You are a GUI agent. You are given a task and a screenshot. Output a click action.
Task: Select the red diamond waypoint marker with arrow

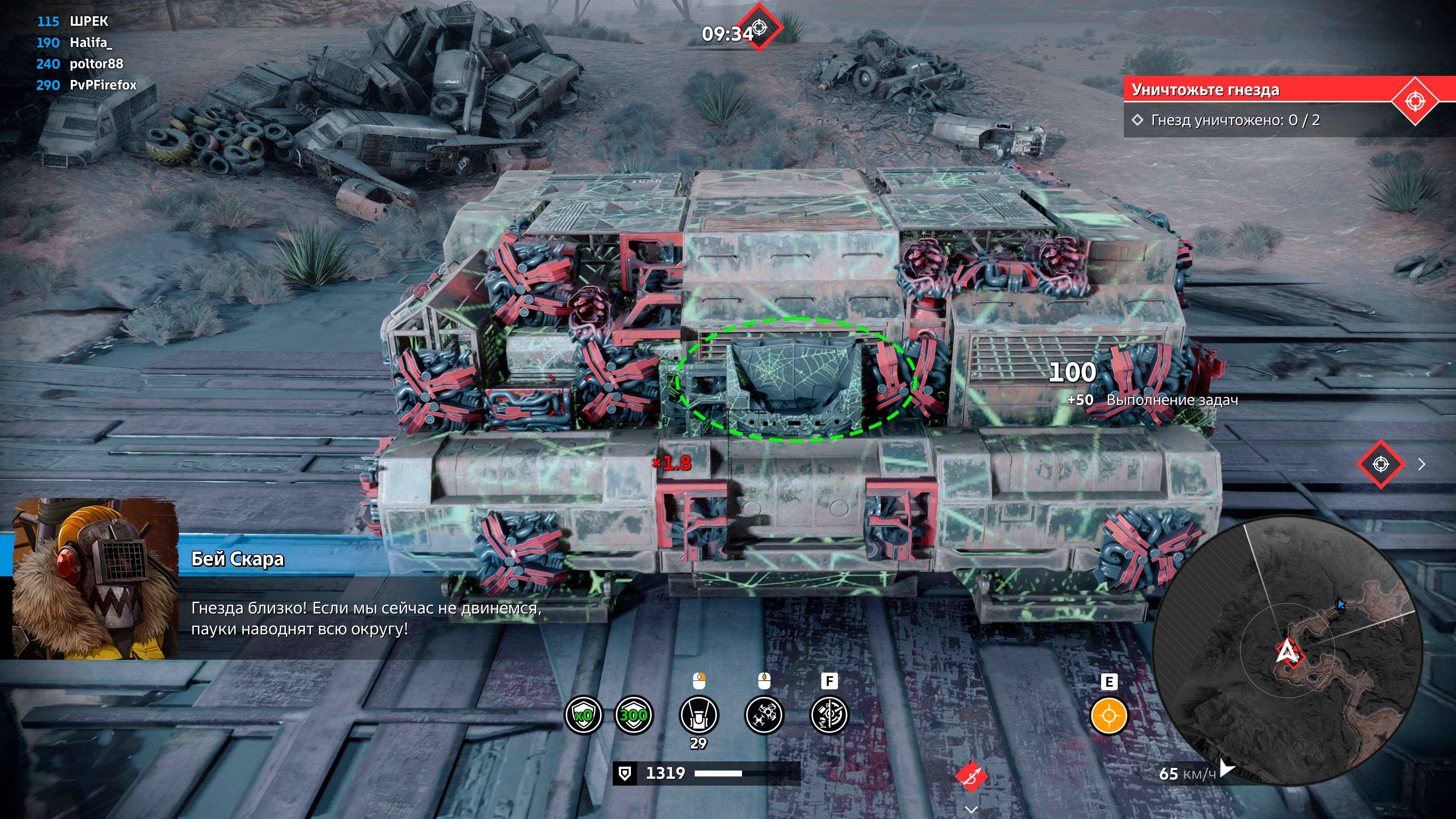coord(1381,464)
